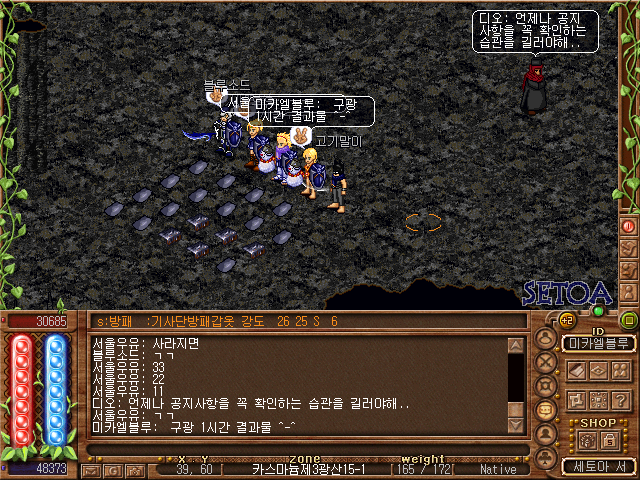Click the red power button on side panel
Viewport: 640px width, 480px height.
coord(629,226)
